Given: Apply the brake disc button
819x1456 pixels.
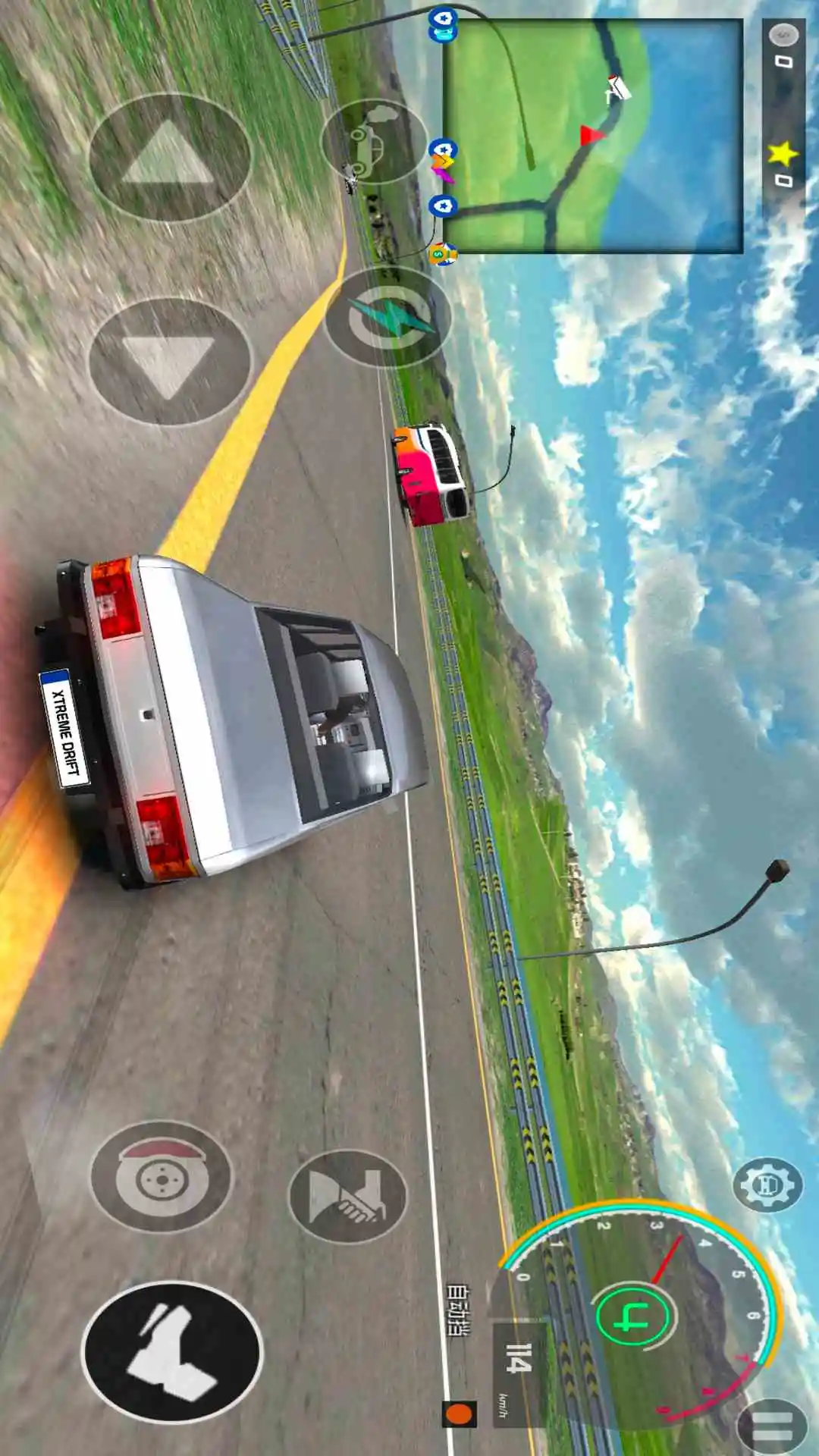Looking at the screenshot, I should (x=162, y=1176).
